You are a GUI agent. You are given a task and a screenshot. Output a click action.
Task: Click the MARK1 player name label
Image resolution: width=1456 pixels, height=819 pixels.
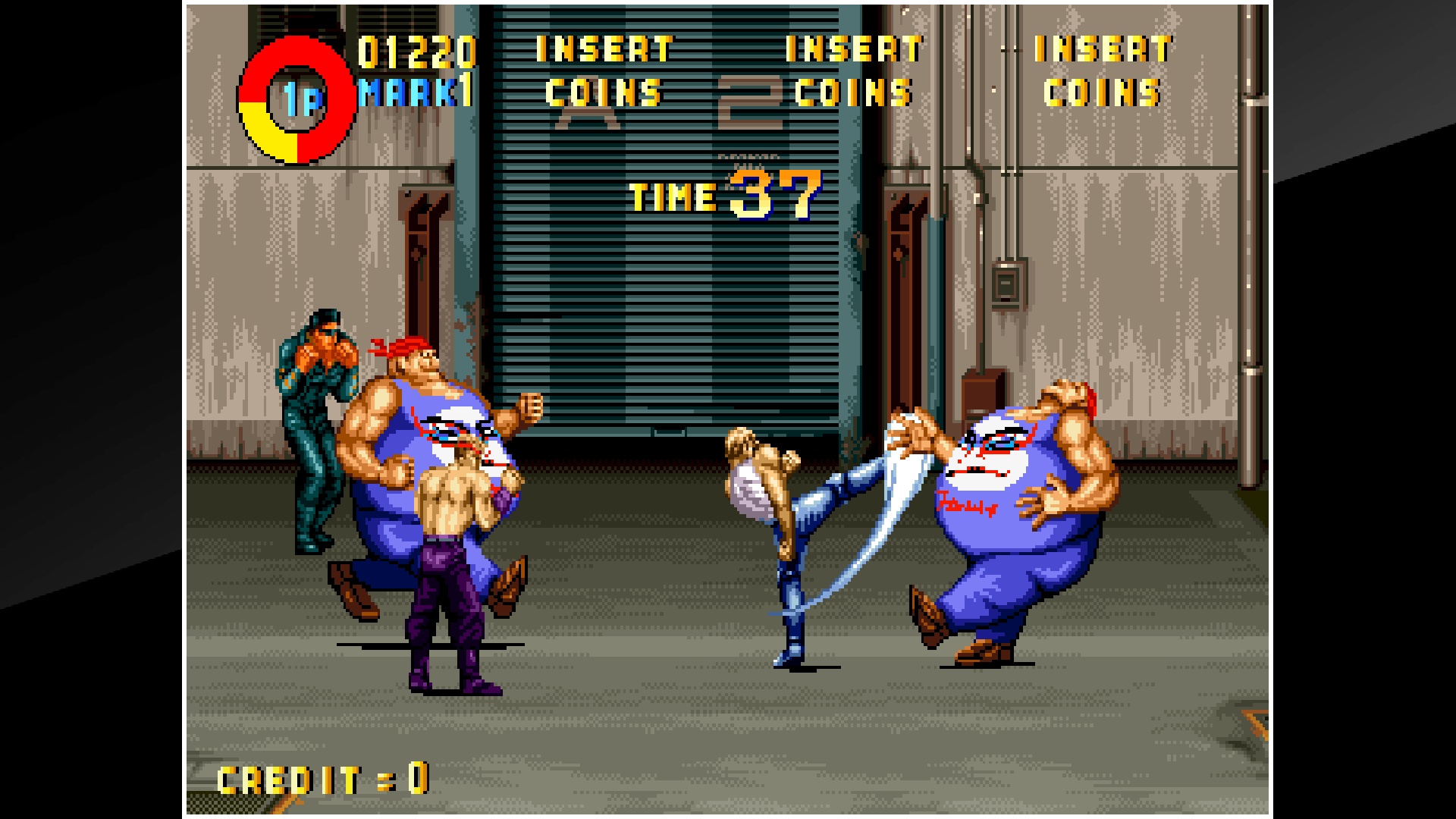[x=413, y=91]
